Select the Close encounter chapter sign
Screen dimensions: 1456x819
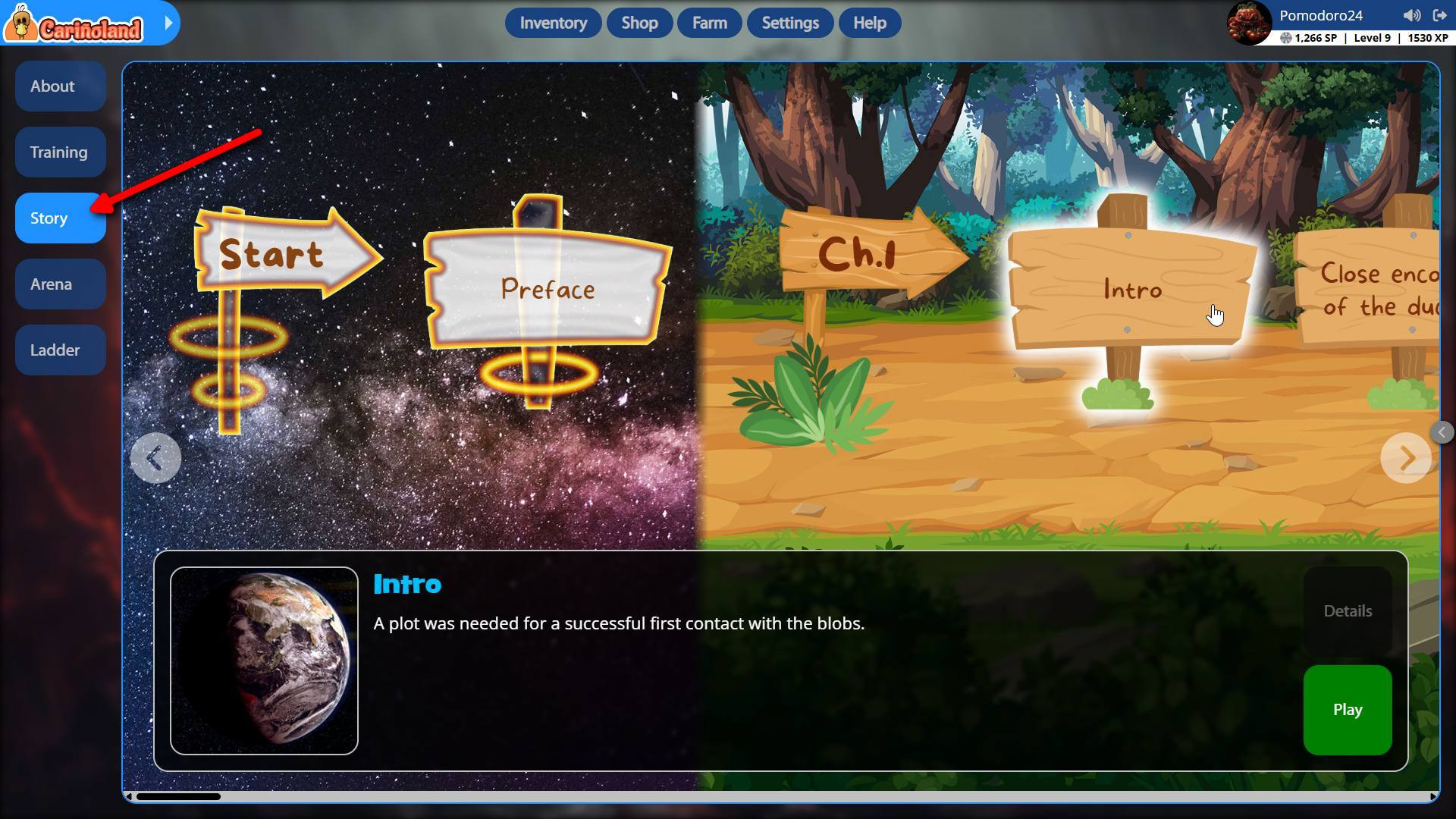click(x=1373, y=289)
